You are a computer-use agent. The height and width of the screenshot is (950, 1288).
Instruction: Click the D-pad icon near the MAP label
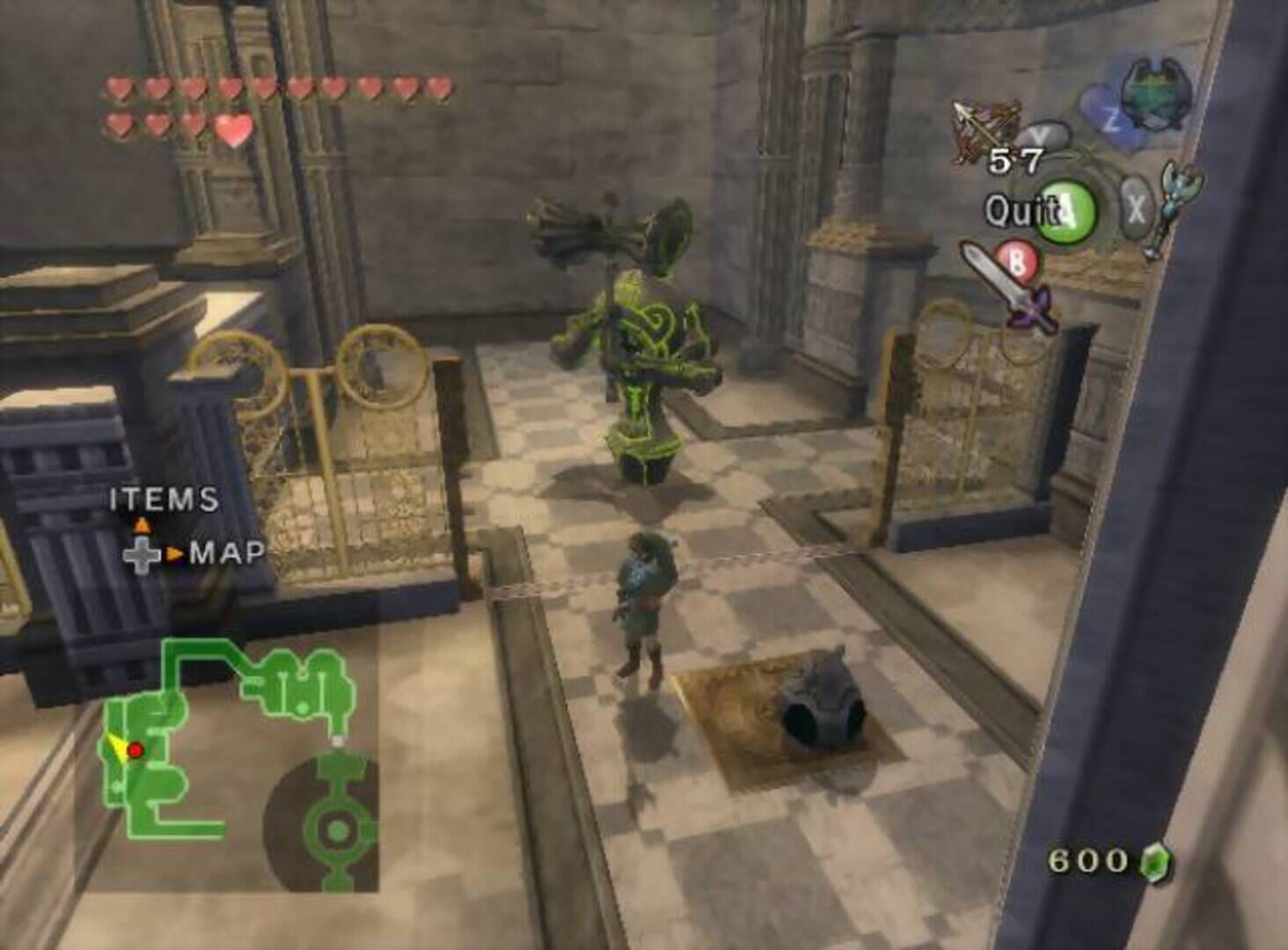point(143,555)
